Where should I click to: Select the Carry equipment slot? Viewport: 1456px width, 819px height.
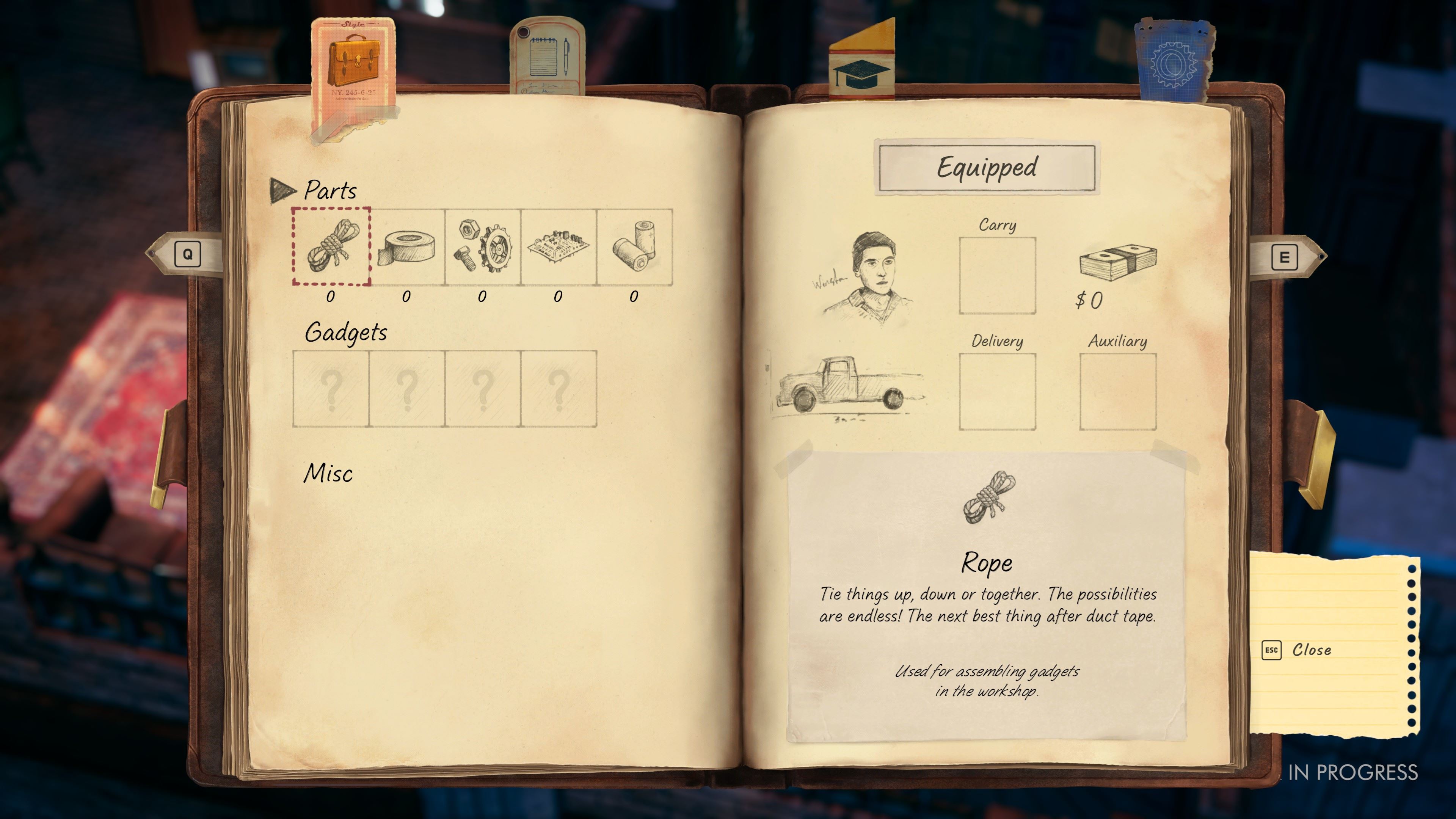[x=997, y=275]
